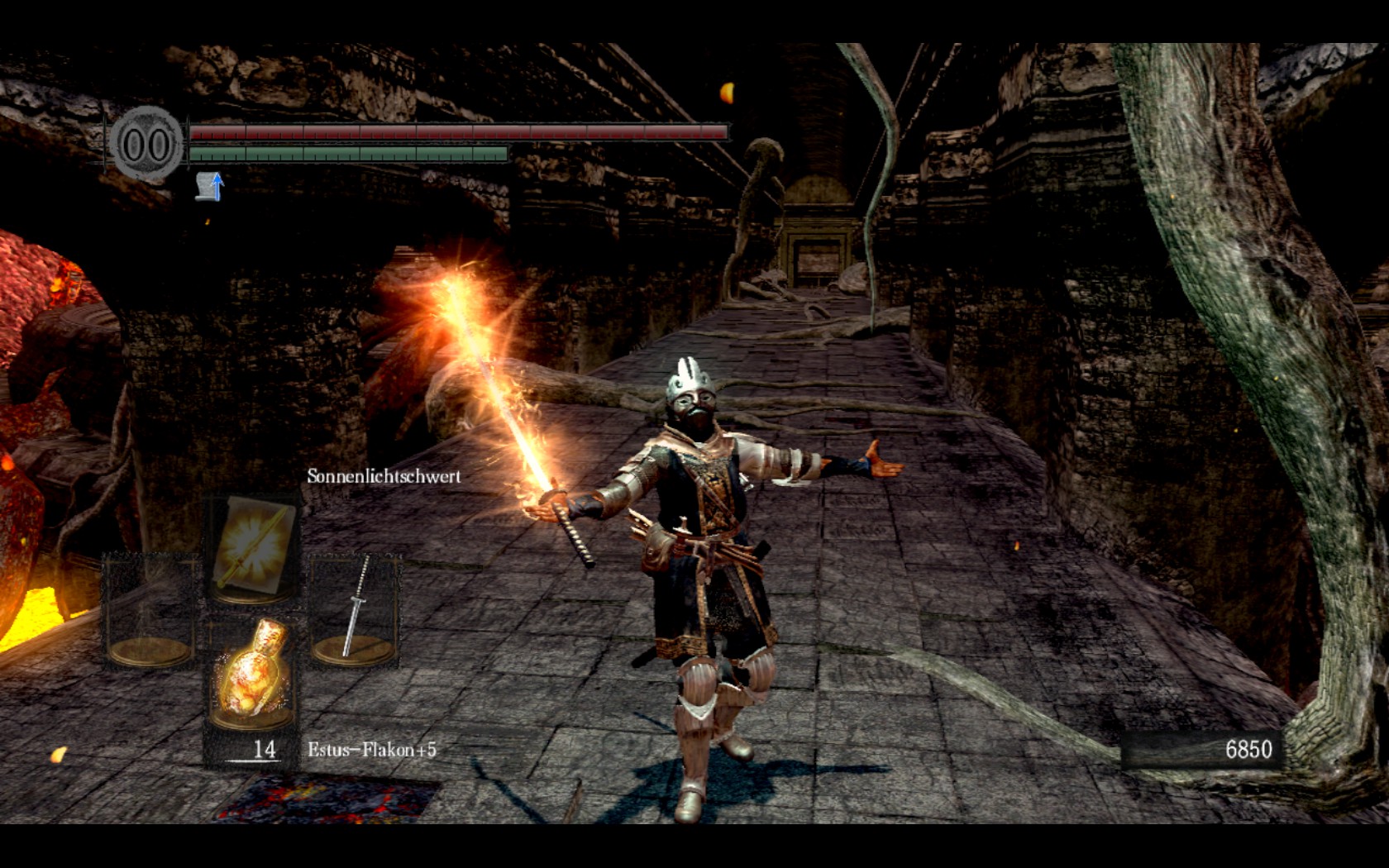Select the Sonnenlichtschwert spell slot

click(252, 545)
